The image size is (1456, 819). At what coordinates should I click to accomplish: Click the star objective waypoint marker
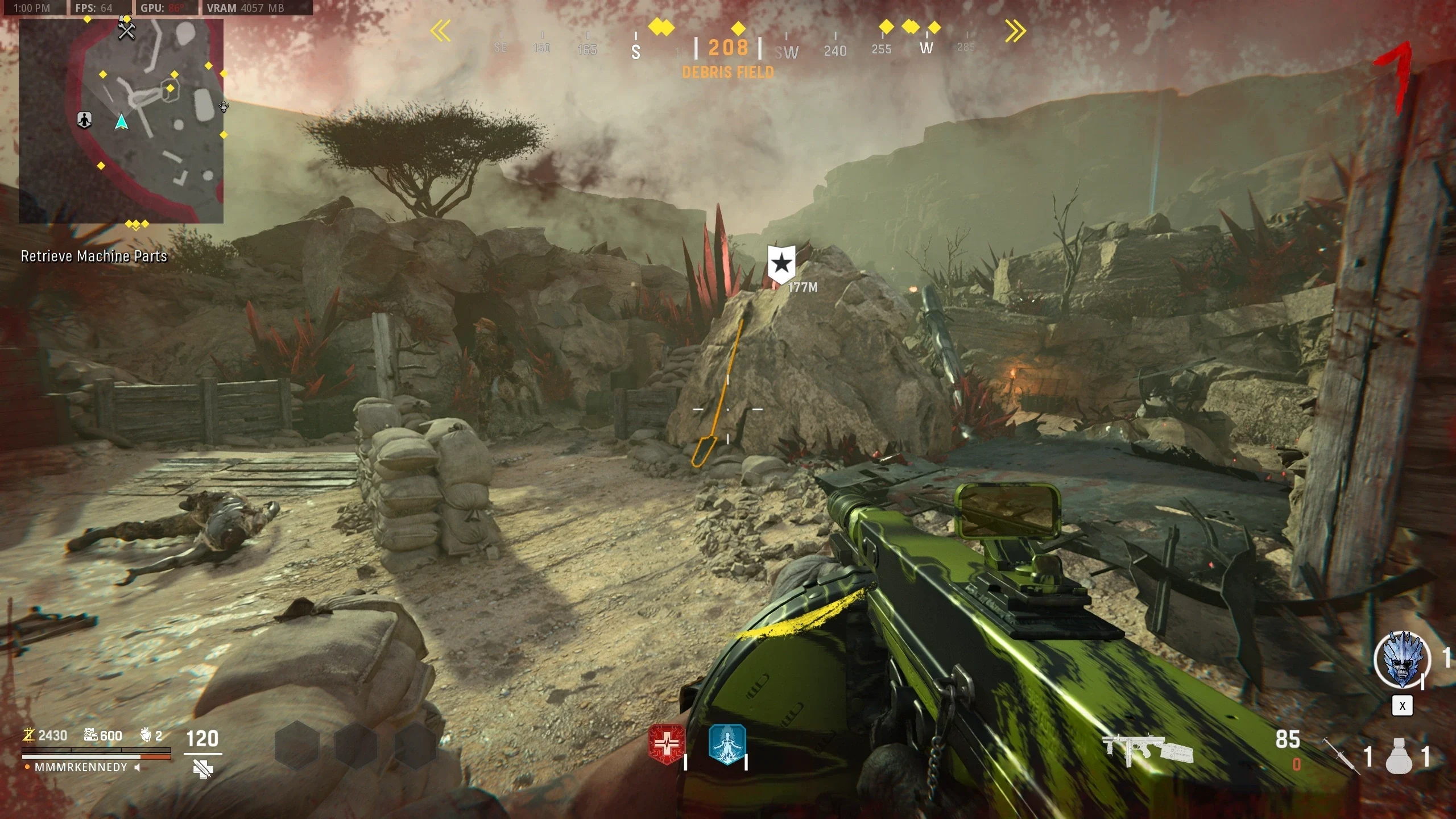coord(781,263)
